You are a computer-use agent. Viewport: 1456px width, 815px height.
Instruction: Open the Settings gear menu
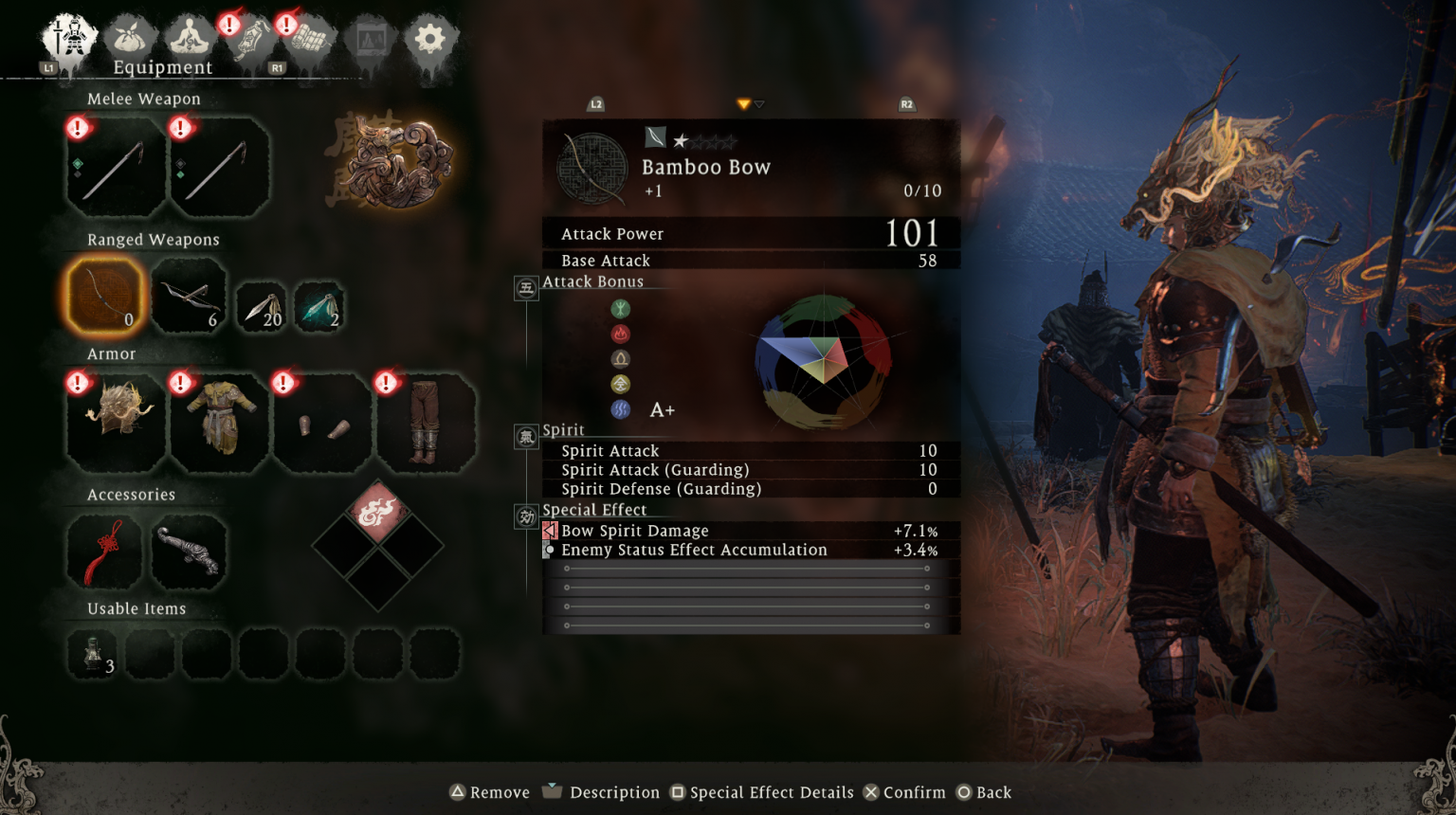[432, 37]
